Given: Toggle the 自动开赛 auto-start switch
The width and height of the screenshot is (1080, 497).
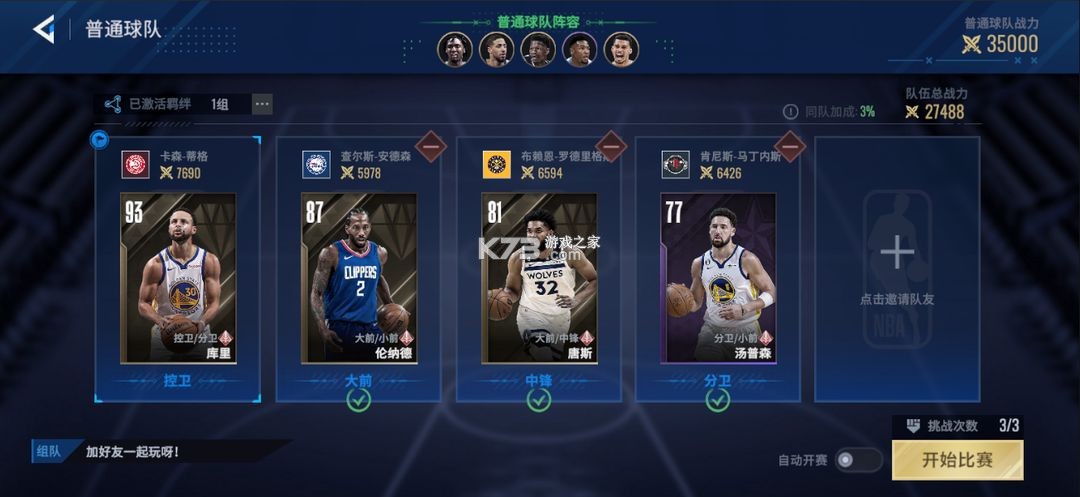Looking at the screenshot, I should click(858, 460).
